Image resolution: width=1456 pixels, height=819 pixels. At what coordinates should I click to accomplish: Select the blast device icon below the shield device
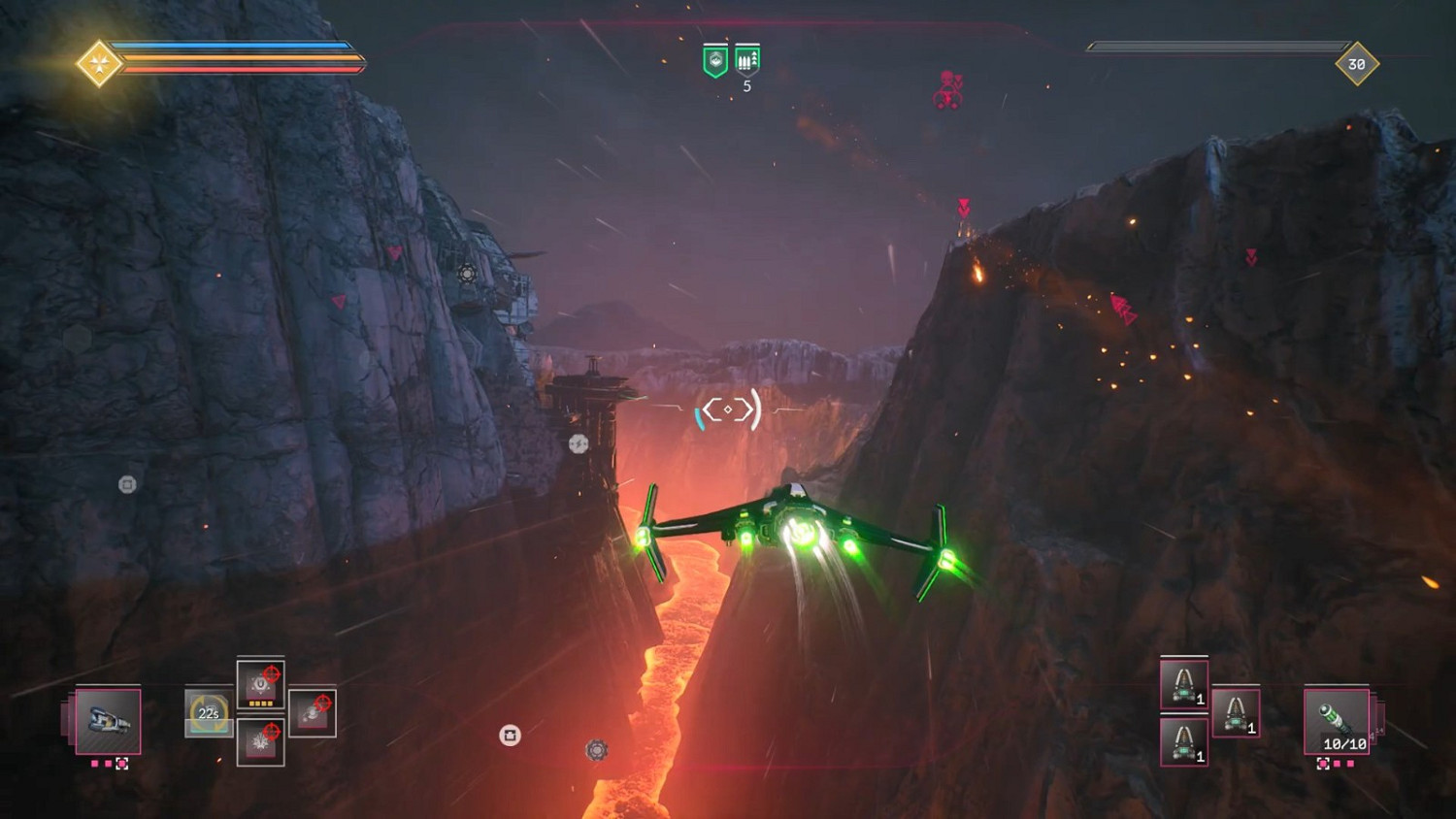pyautogui.click(x=259, y=742)
